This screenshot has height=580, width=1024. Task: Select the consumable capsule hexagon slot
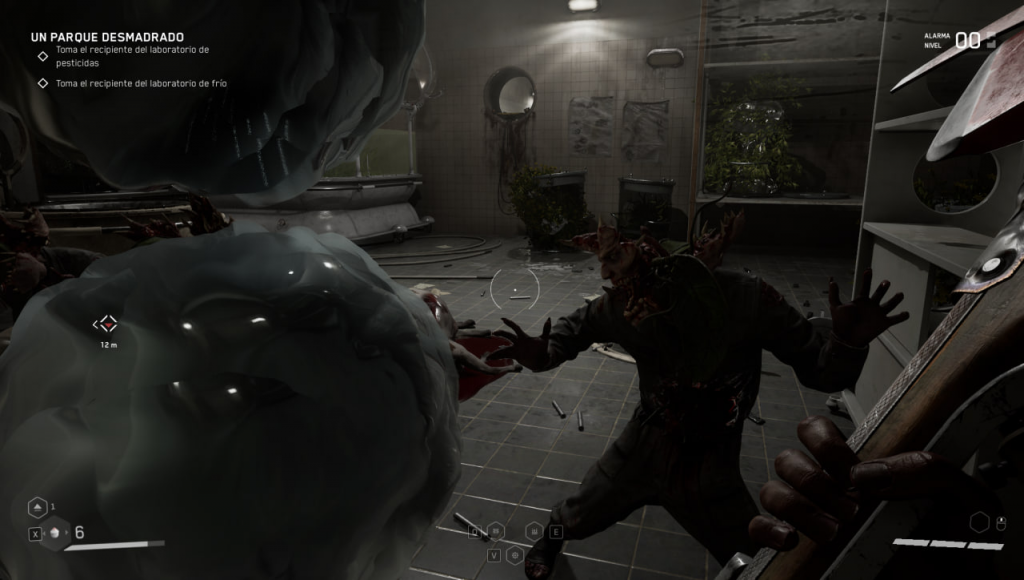(56, 533)
